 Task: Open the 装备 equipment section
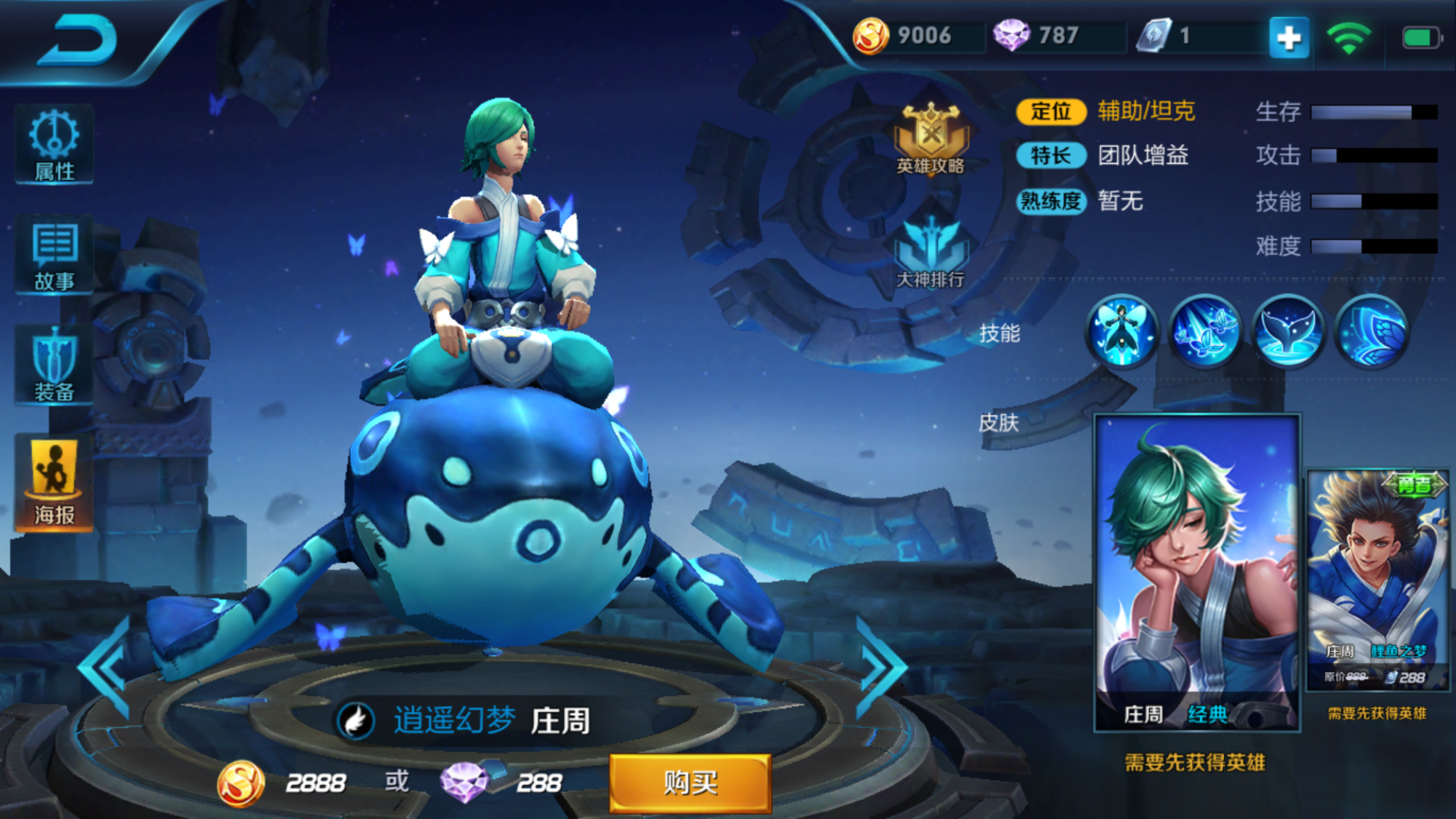coord(54,365)
